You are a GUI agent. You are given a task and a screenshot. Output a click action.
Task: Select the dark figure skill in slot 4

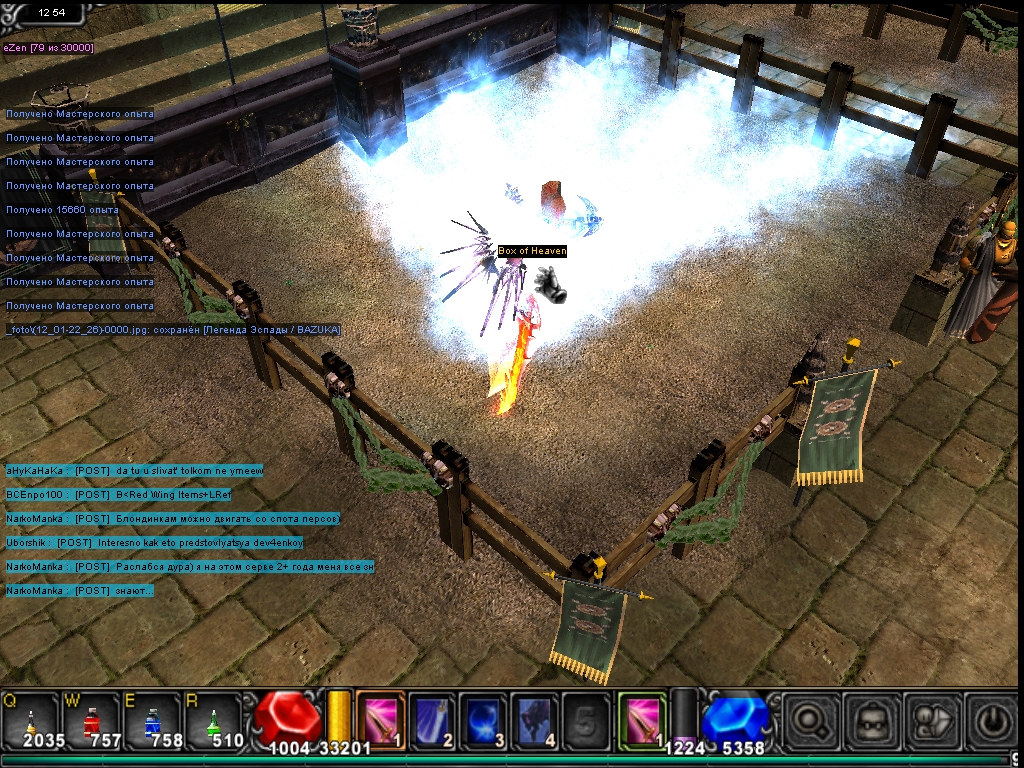(x=534, y=719)
